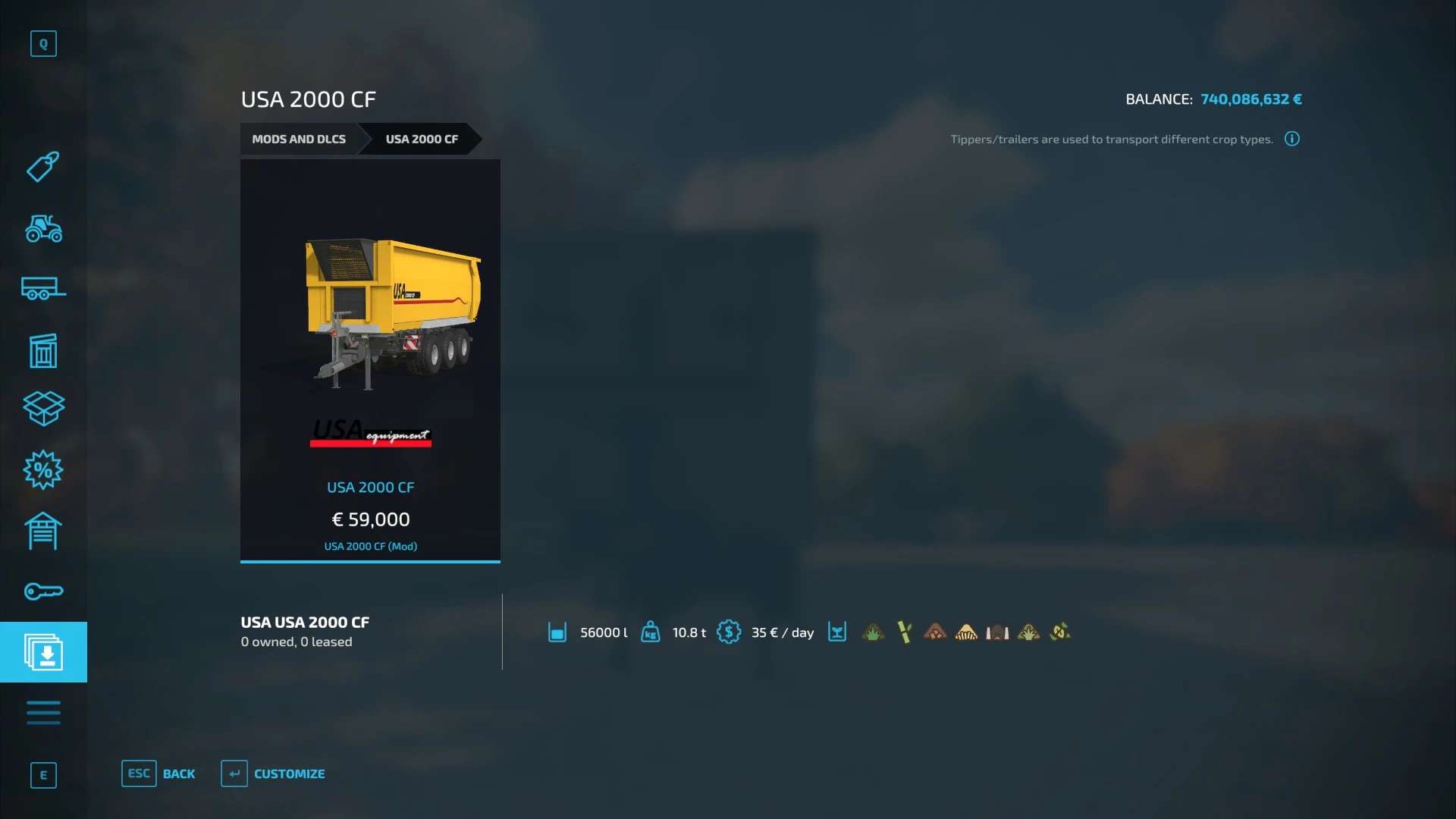Viewport: 1456px width, 819px height.
Task: Show the silo objects category
Action: (43, 350)
